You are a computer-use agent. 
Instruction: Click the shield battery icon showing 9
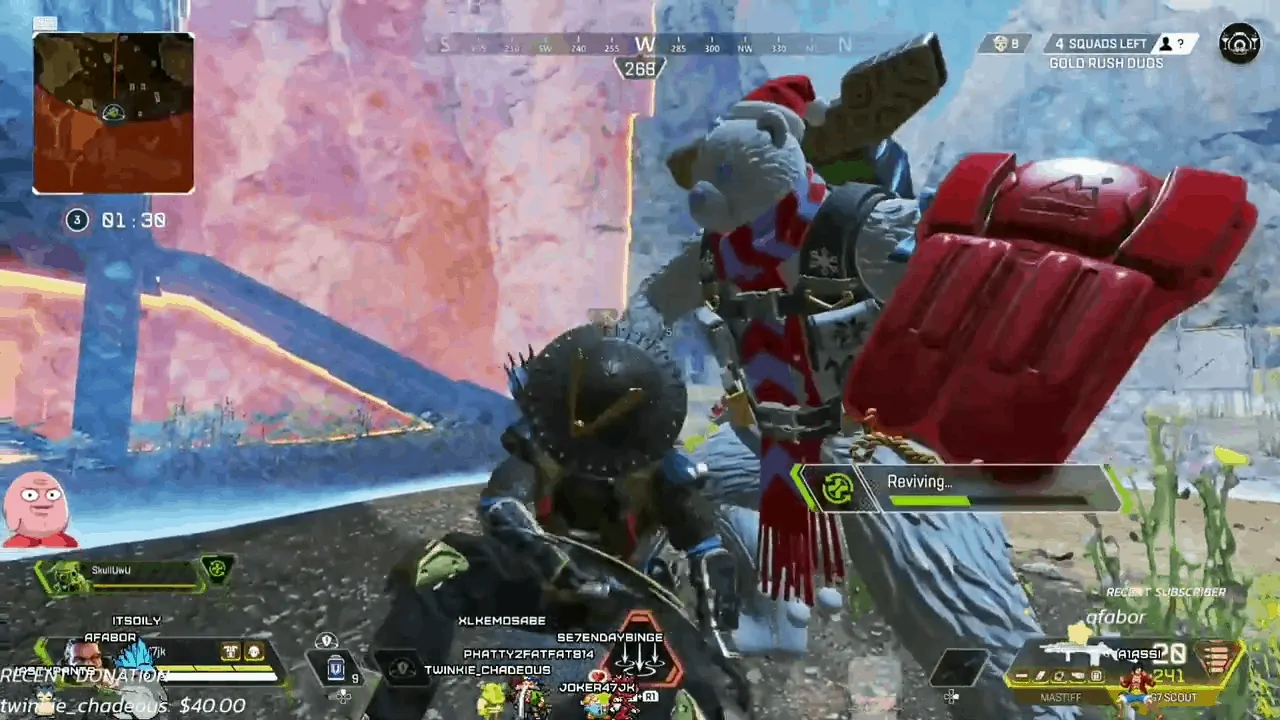(x=335, y=668)
